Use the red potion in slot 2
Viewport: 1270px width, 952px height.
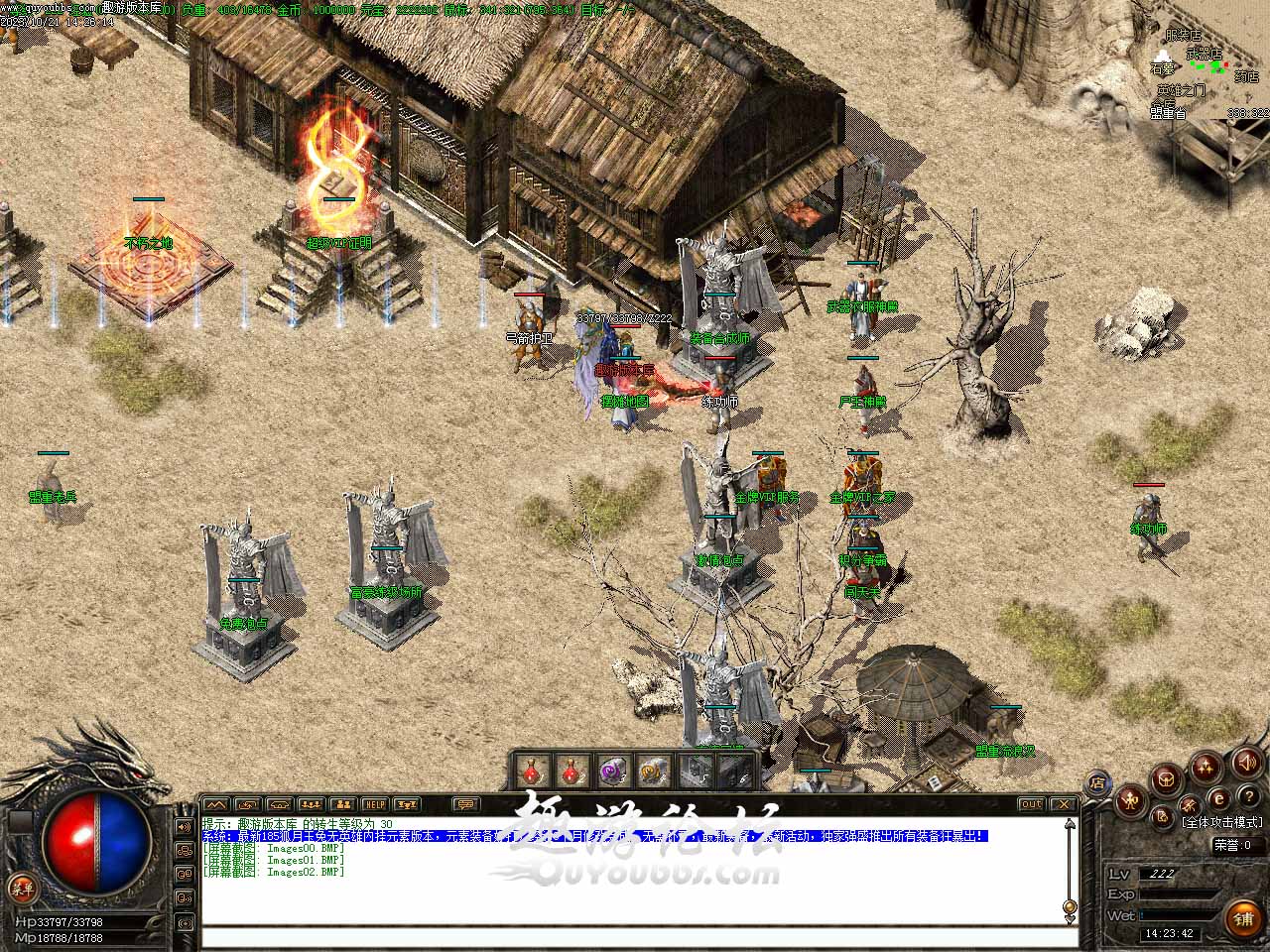click(x=572, y=770)
